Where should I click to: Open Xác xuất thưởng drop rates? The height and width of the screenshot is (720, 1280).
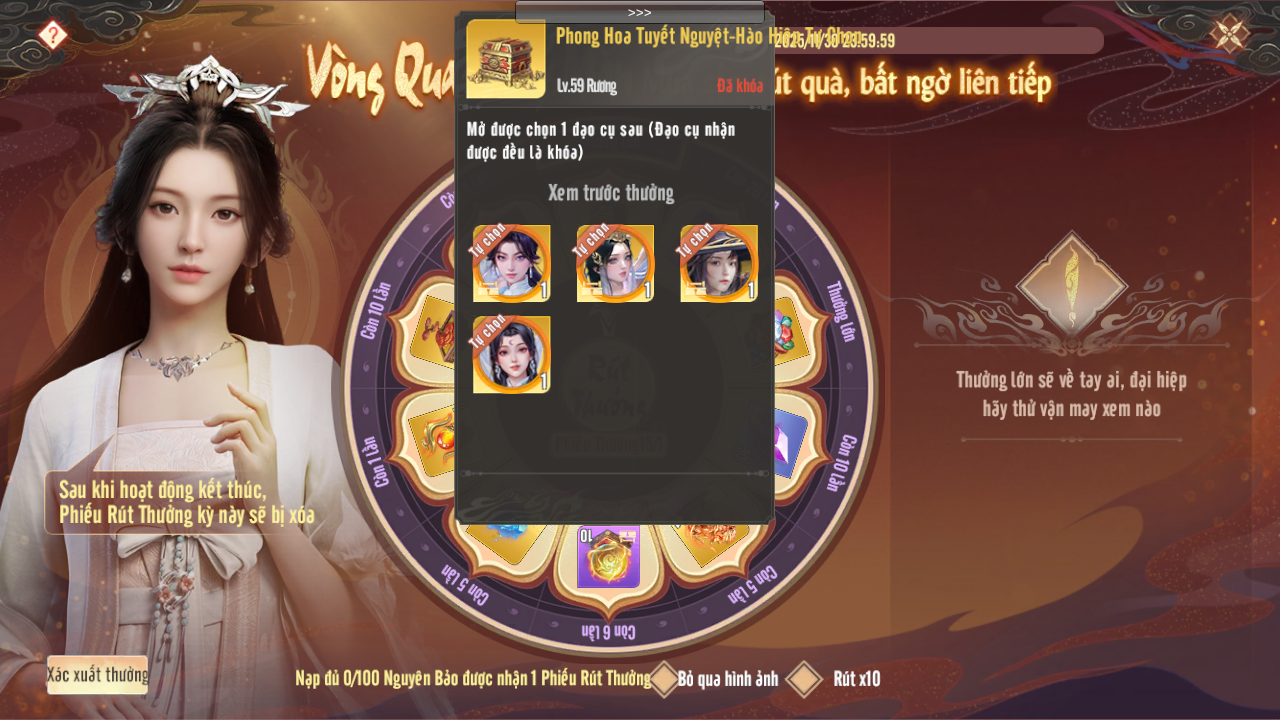coord(97,675)
